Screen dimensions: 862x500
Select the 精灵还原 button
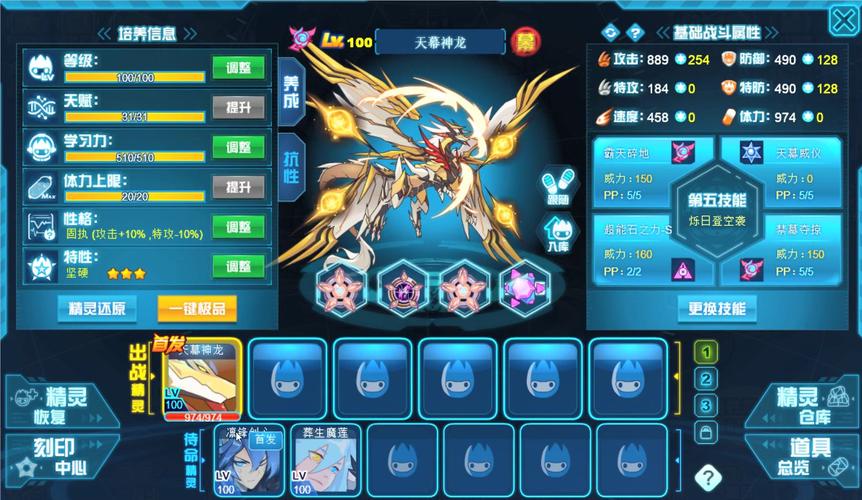tap(97, 307)
